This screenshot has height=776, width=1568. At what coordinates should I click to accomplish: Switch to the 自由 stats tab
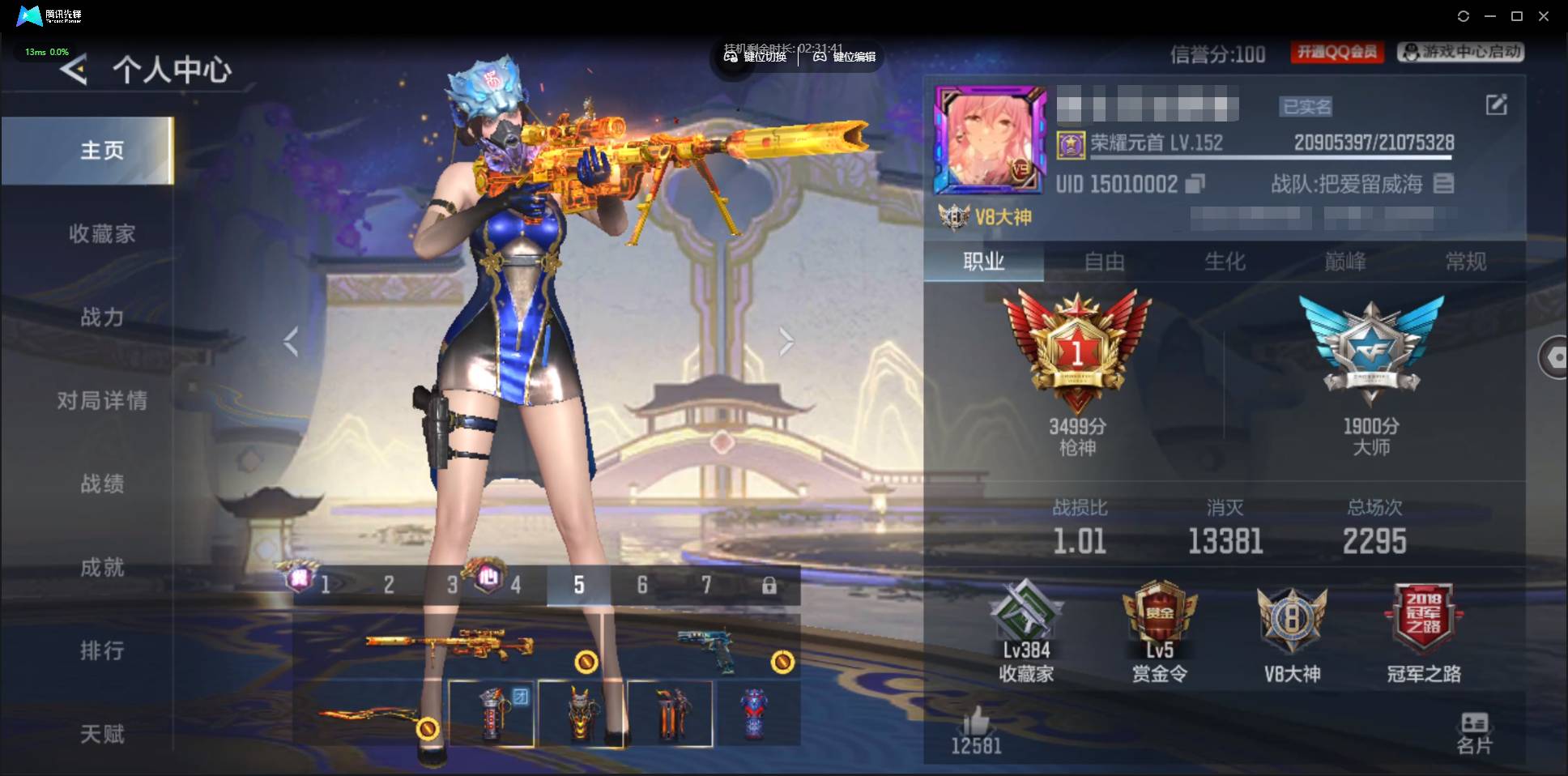1104,262
